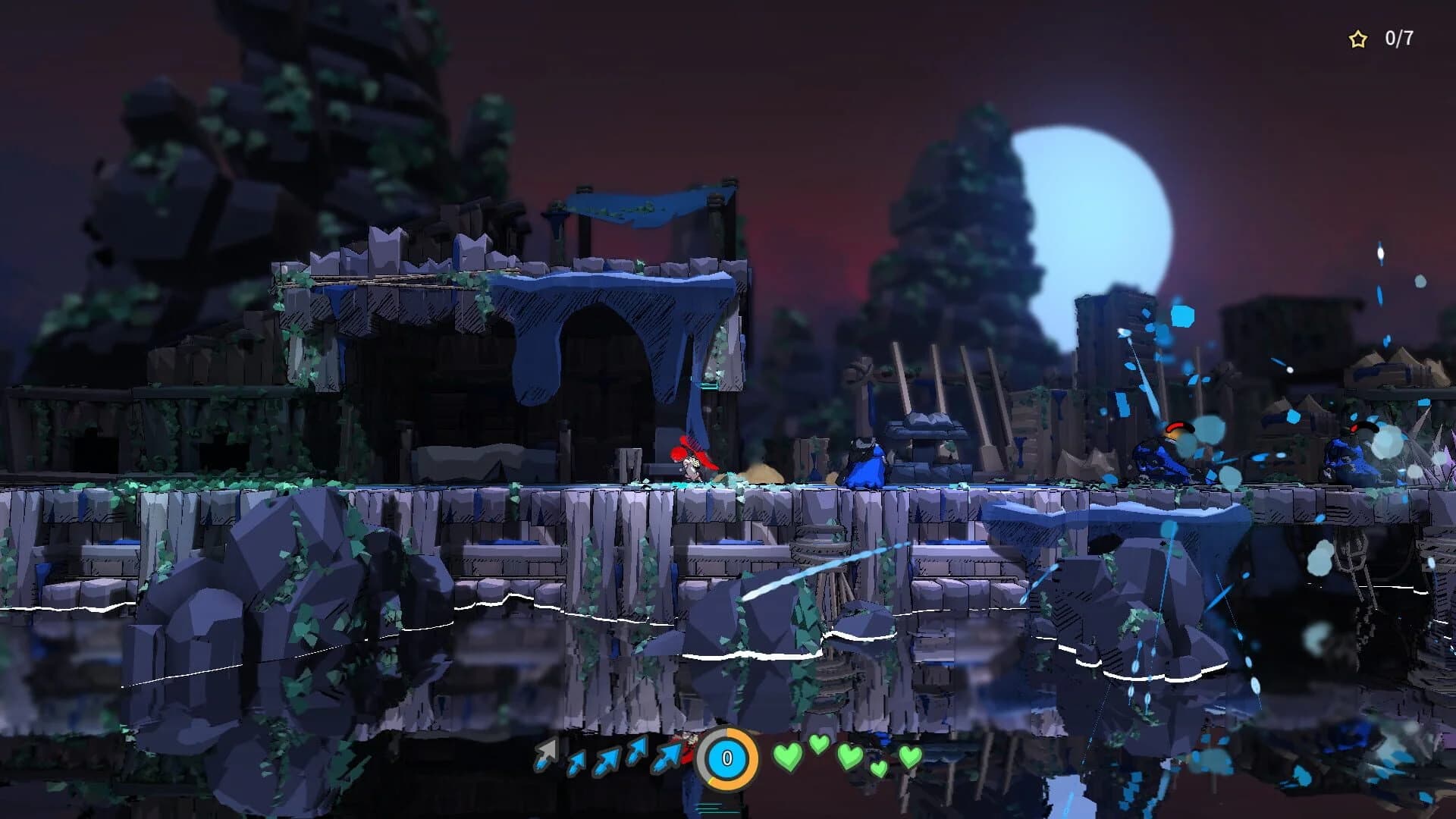This screenshot has width=1456, height=819.
Task: Click the star collectible counter icon
Action: pos(1357,36)
